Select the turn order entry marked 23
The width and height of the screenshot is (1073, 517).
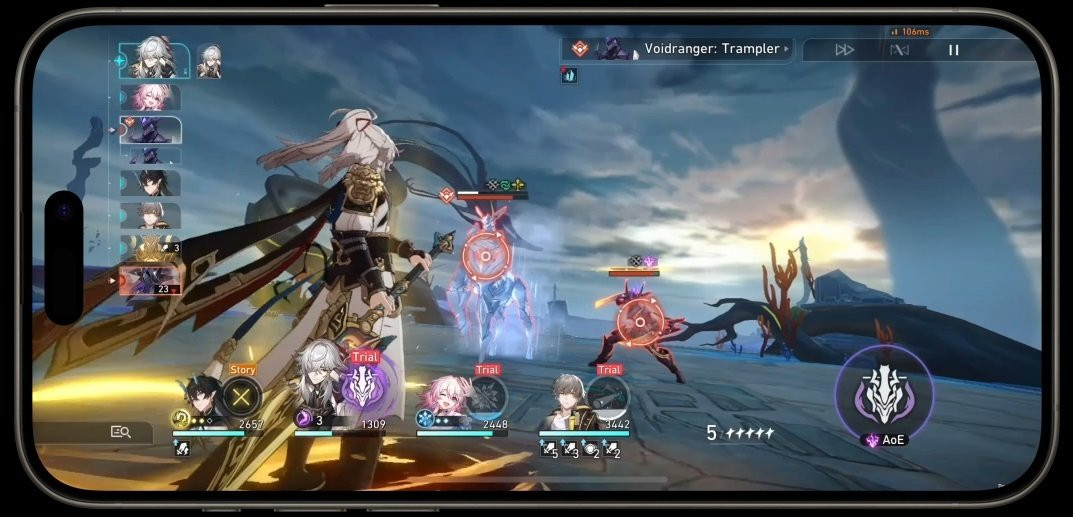coord(150,279)
